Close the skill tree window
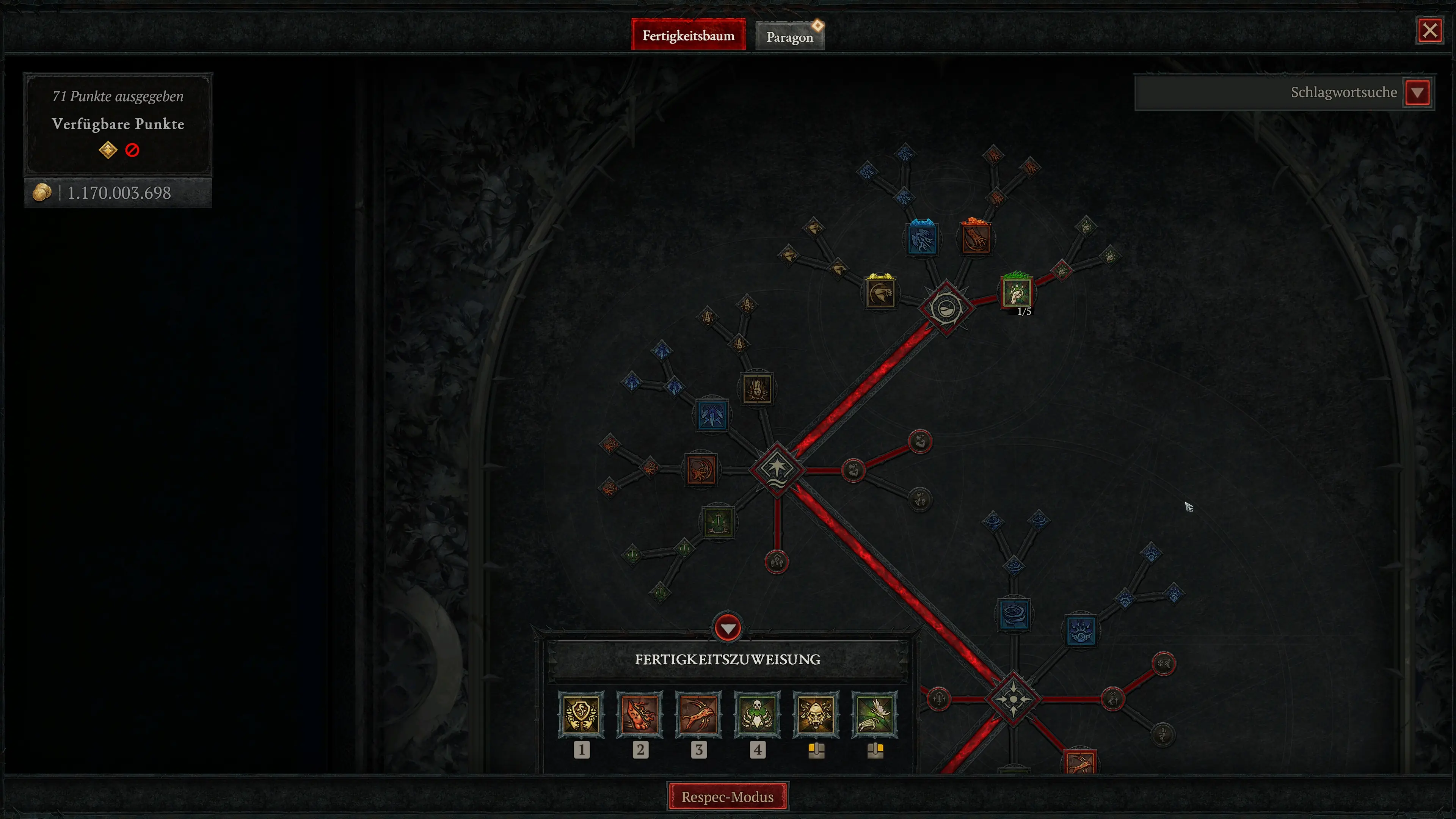 [1429, 30]
